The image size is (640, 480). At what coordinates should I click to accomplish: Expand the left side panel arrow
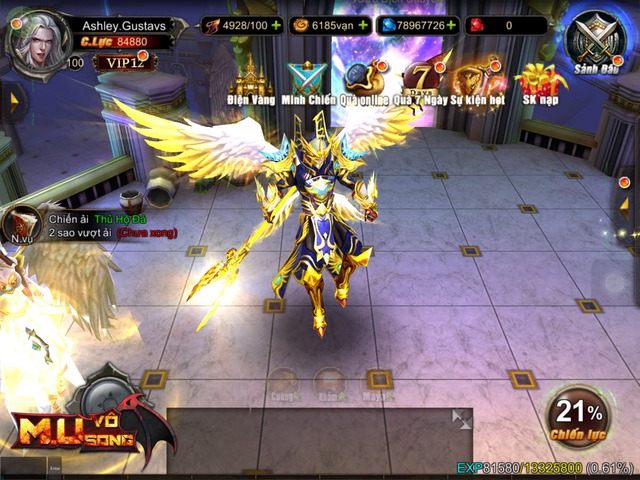point(13,99)
